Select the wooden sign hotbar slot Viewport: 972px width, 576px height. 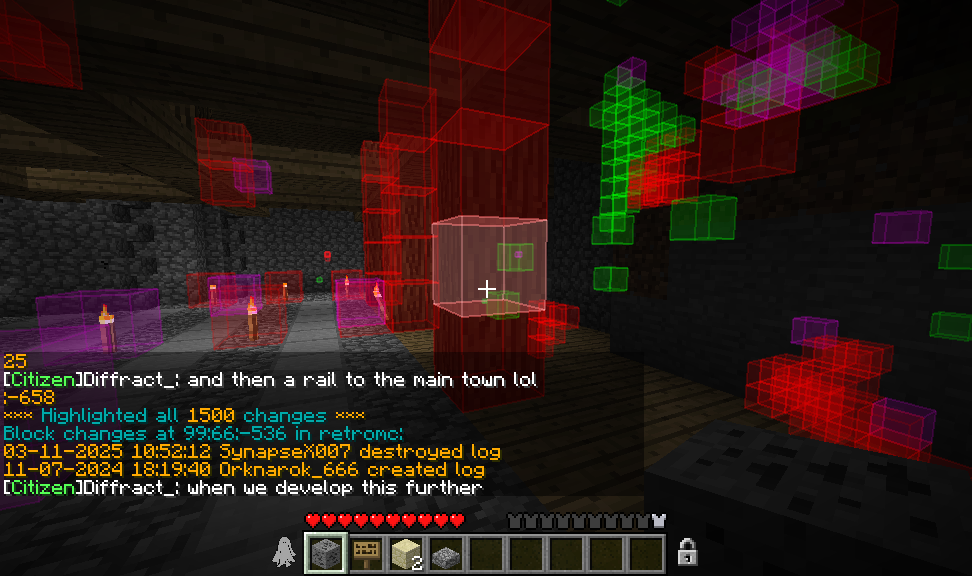[x=366, y=553]
